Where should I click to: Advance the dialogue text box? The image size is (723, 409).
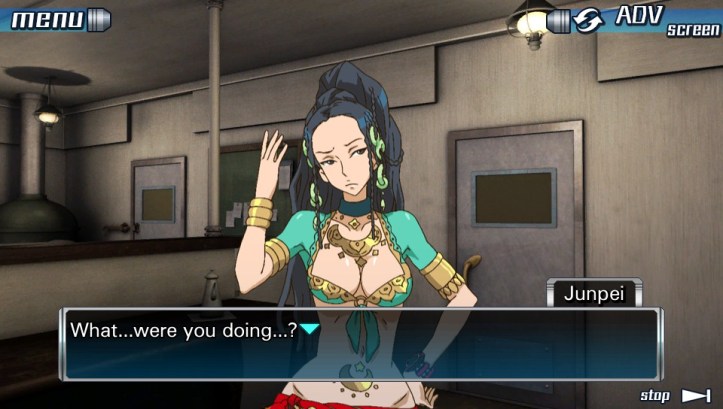(360, 343)
